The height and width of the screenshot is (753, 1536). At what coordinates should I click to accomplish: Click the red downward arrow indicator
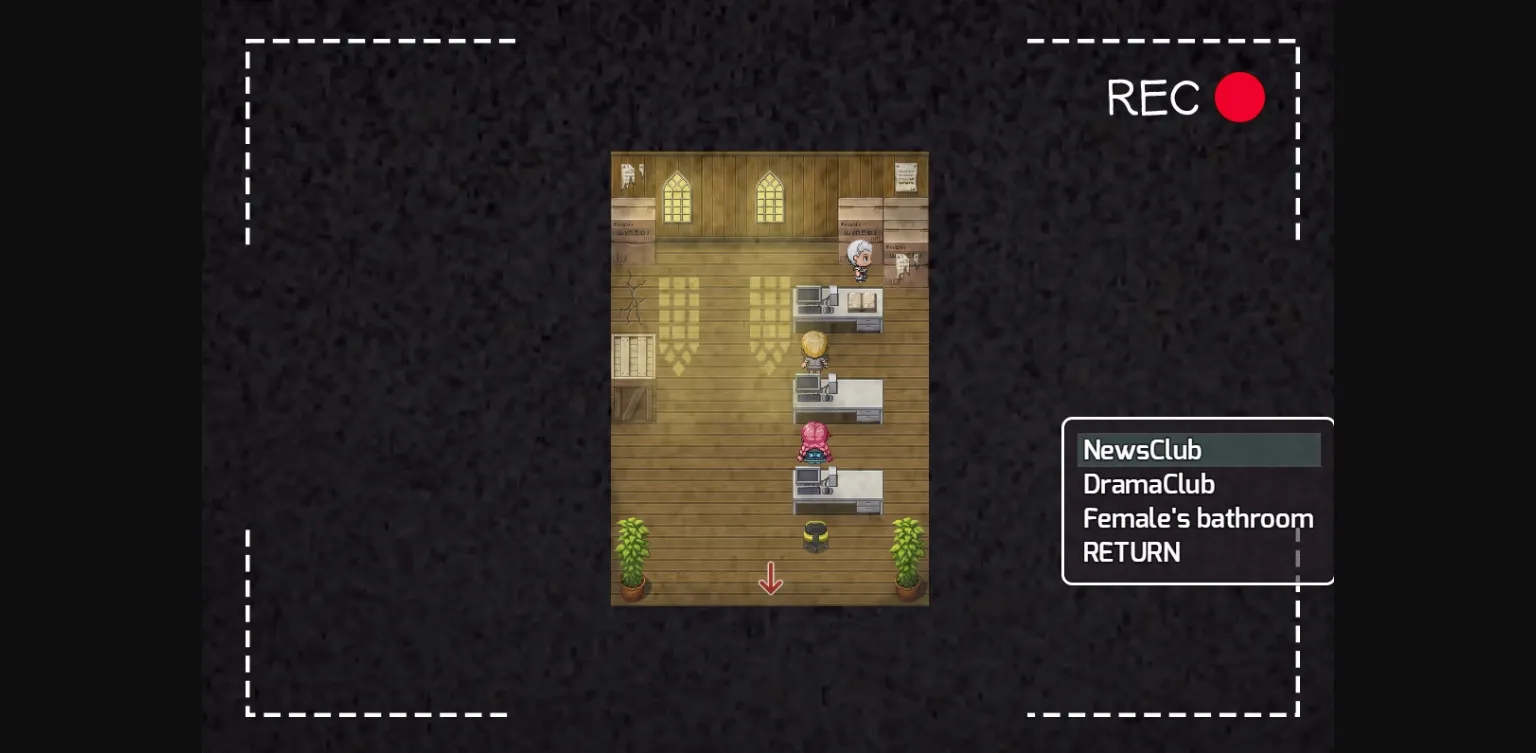point(771,580)
